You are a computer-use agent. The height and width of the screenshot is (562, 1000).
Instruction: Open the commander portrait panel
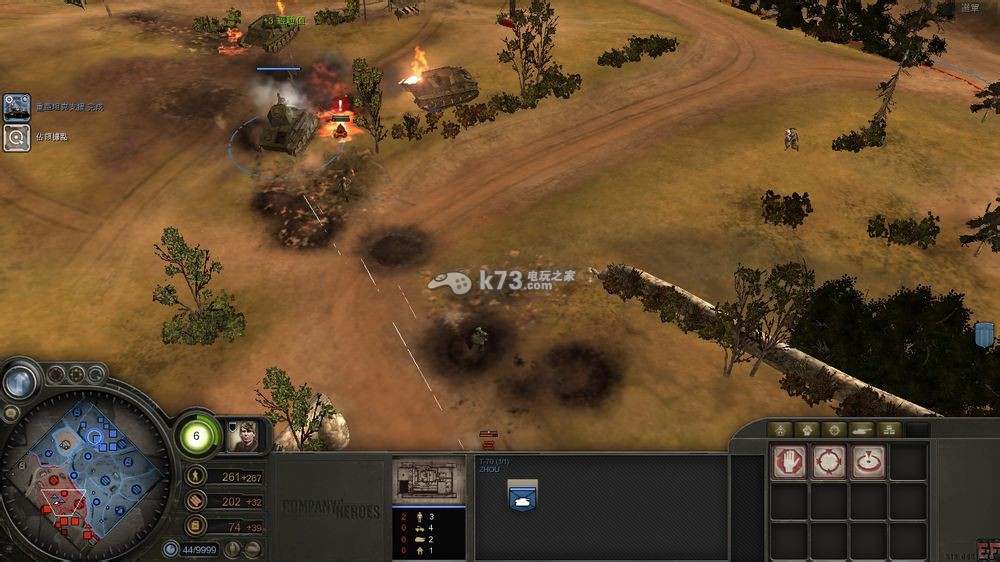pos(241,435)
